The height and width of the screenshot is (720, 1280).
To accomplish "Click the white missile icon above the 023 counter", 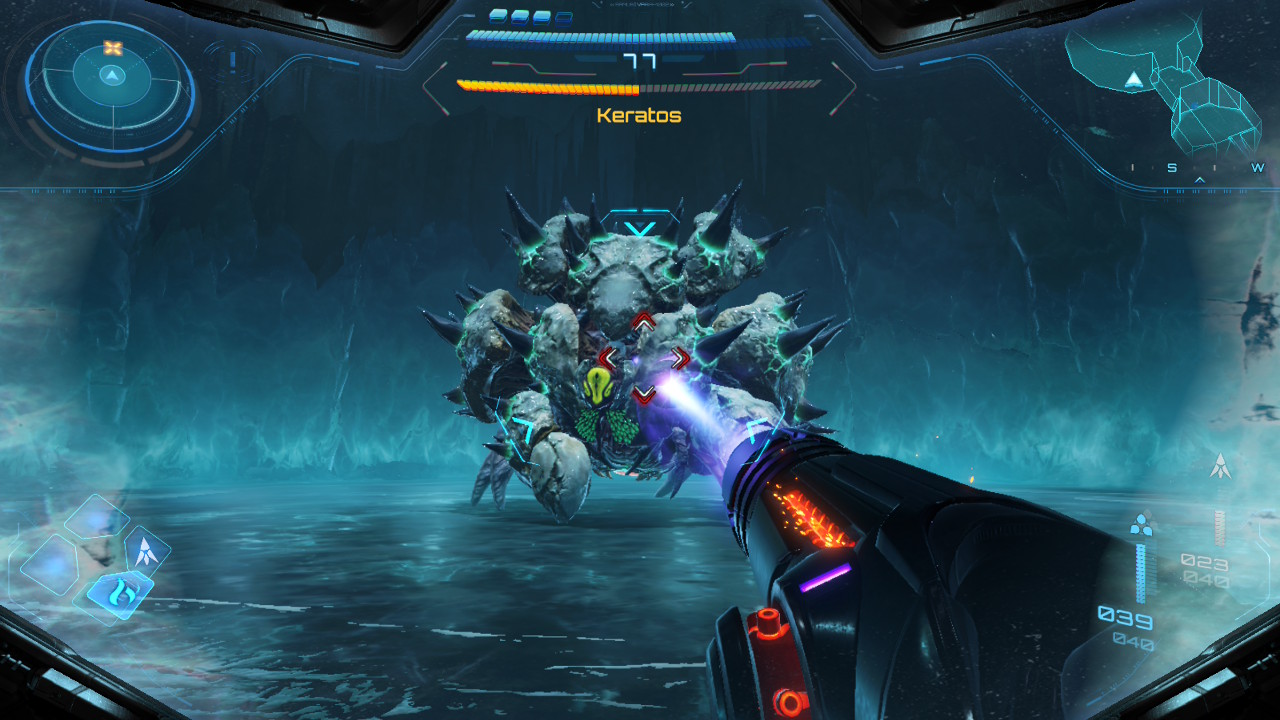I will coord(1221,465).
